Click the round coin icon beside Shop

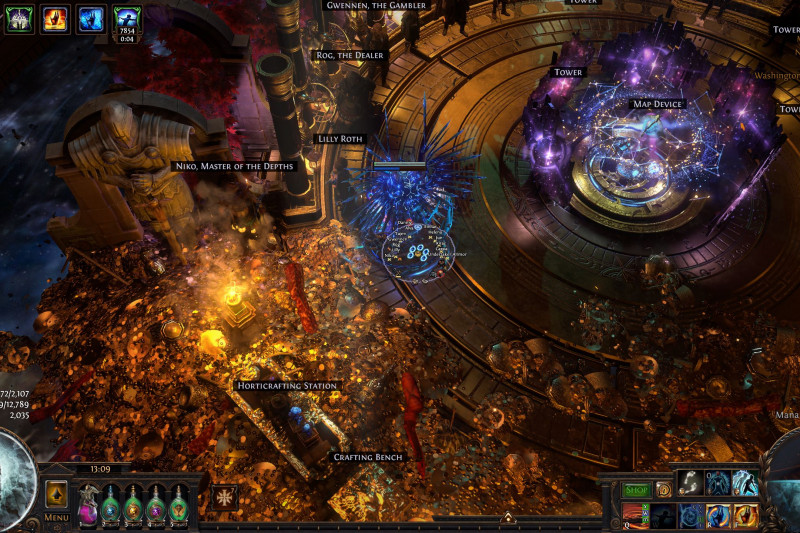[x=663, y=490]
